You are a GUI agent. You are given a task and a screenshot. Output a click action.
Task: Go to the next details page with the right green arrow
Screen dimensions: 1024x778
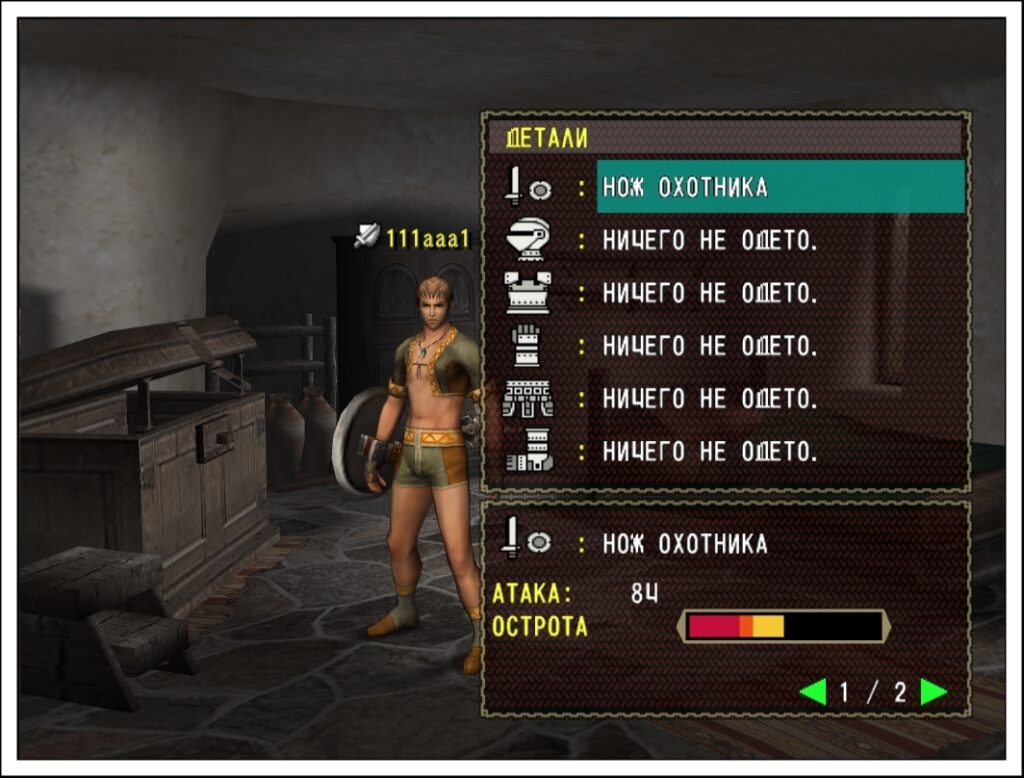tap(933, 692)
